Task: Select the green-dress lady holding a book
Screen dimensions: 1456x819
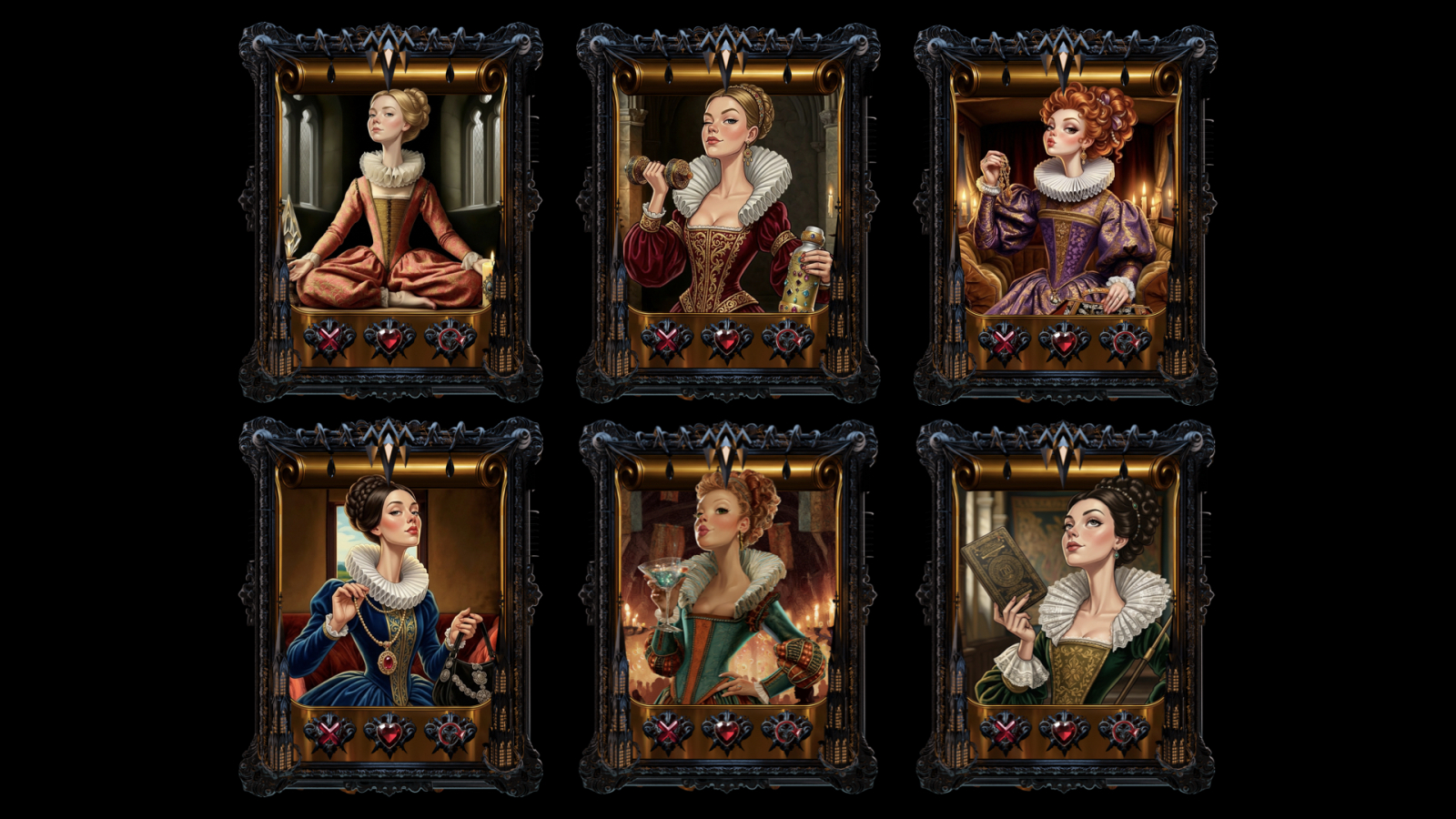Action: click(x=1065, y=591)
